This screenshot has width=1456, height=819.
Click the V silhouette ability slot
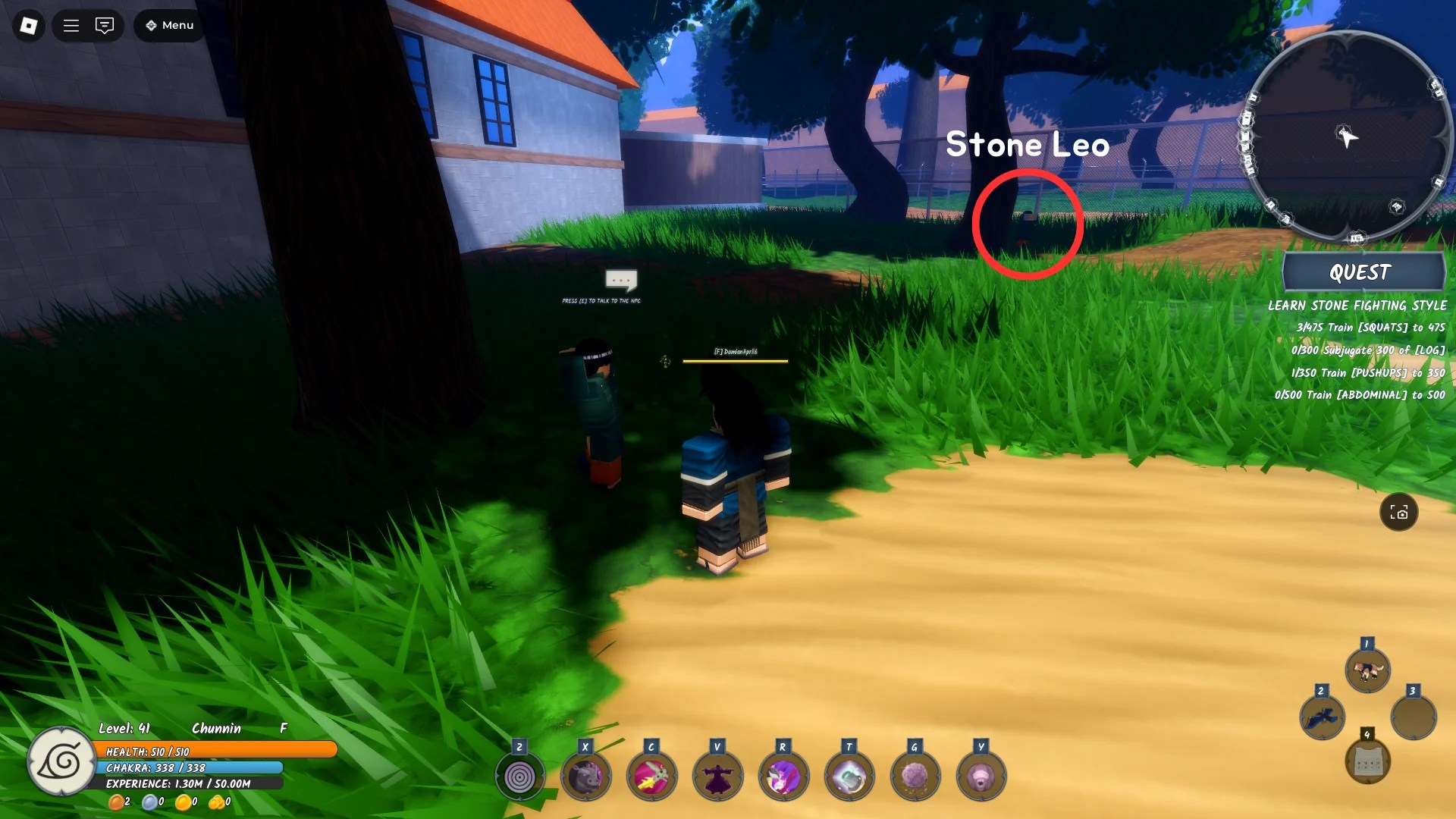coord(717,775)
